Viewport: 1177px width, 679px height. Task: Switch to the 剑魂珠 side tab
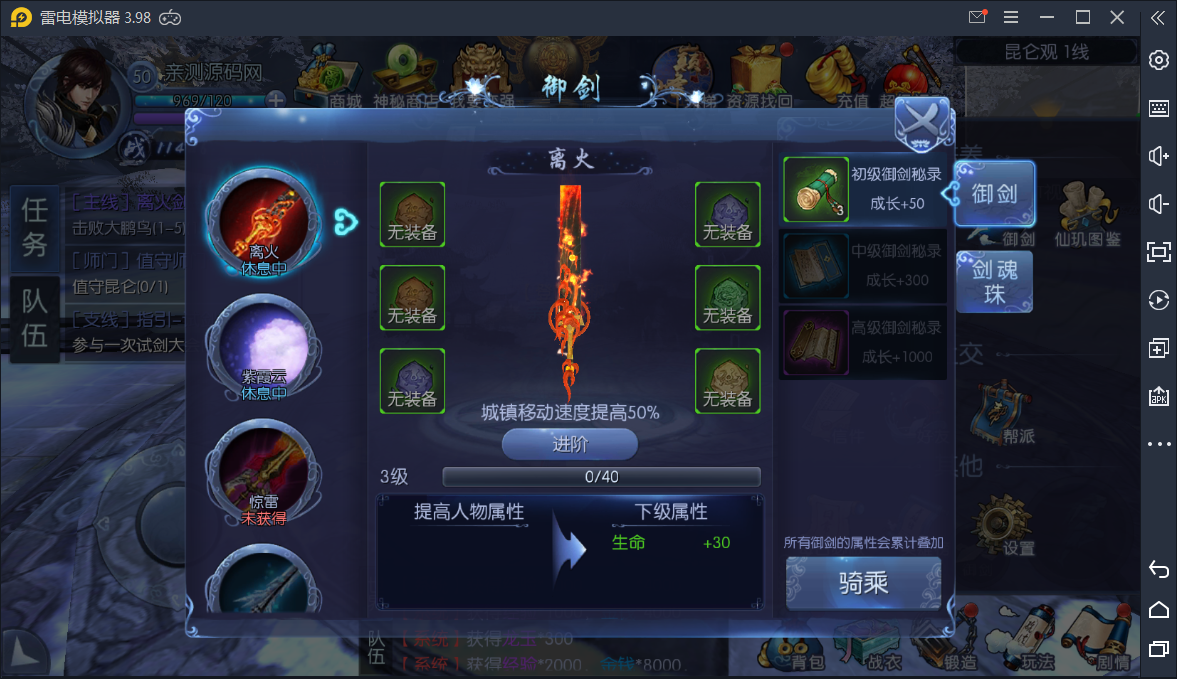(x=994, y=281)
